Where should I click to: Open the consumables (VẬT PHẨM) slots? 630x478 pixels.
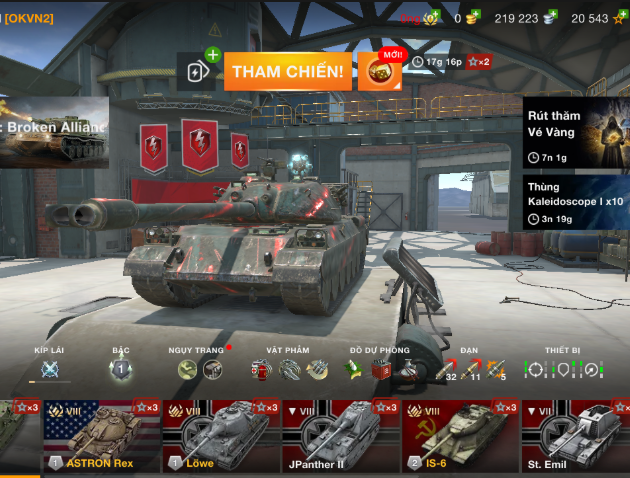pos(289,368)
